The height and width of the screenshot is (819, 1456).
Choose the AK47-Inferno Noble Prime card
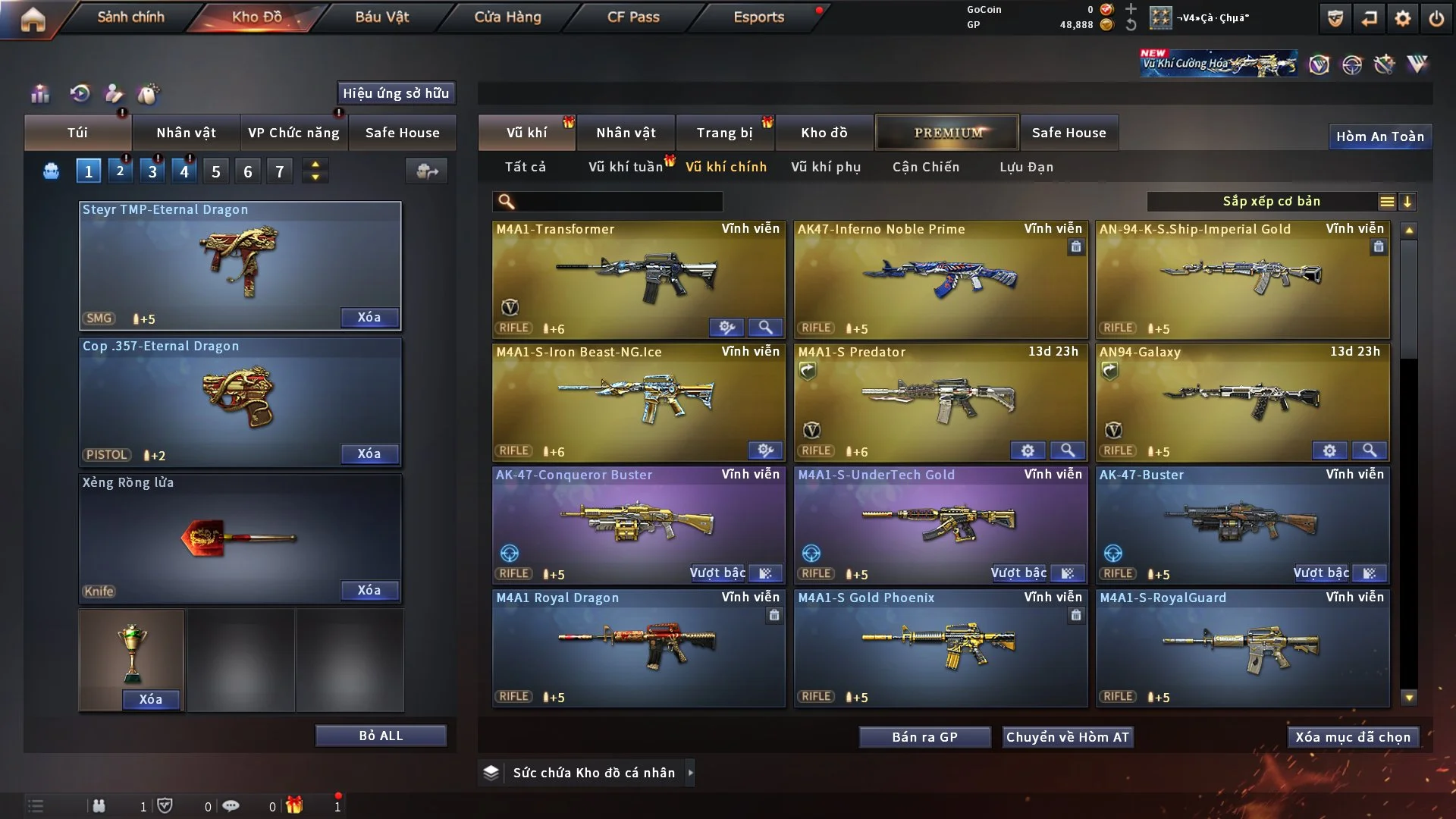pos(940,278)
